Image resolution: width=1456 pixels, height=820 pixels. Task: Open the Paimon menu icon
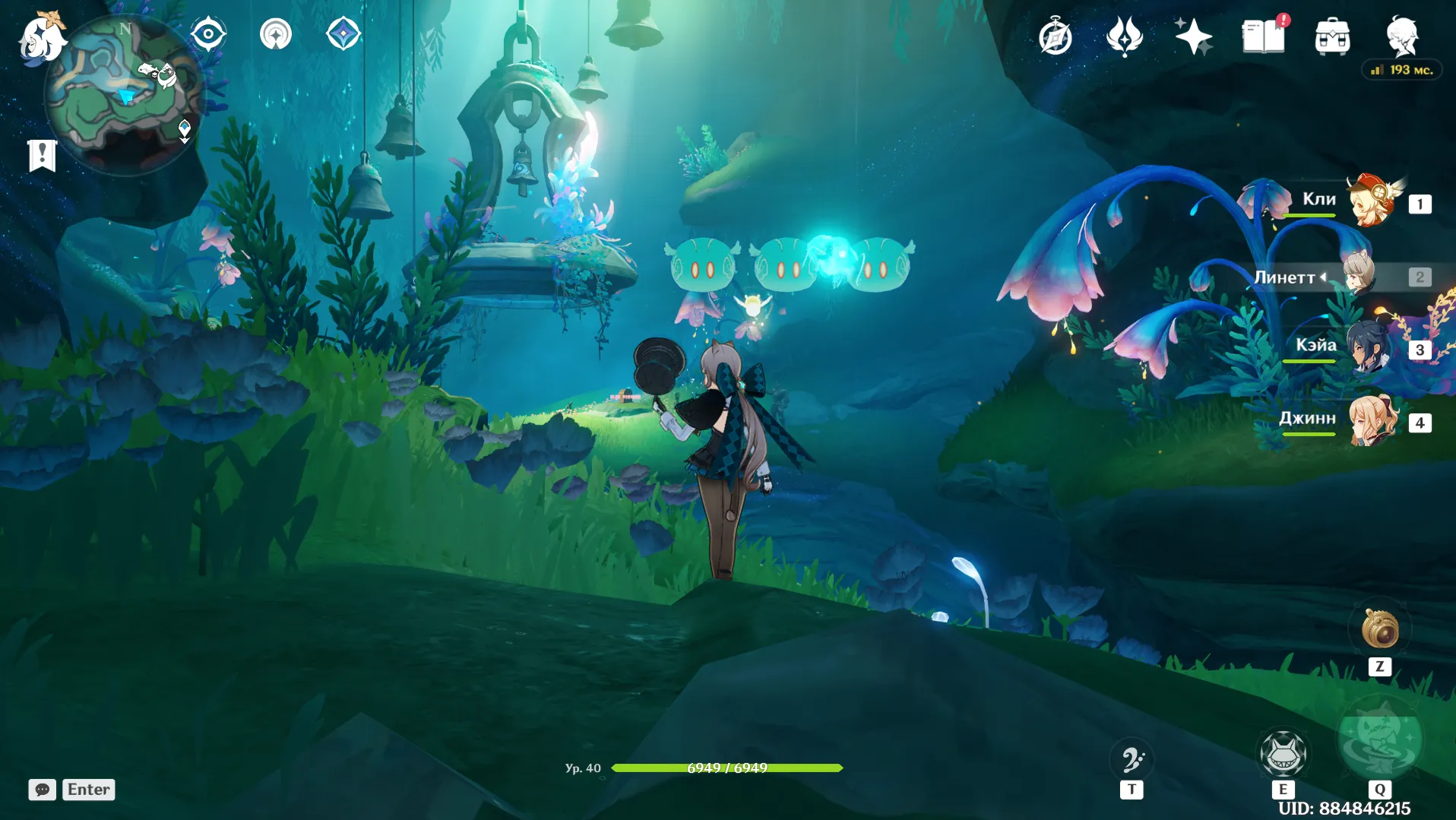coord(40,36)
